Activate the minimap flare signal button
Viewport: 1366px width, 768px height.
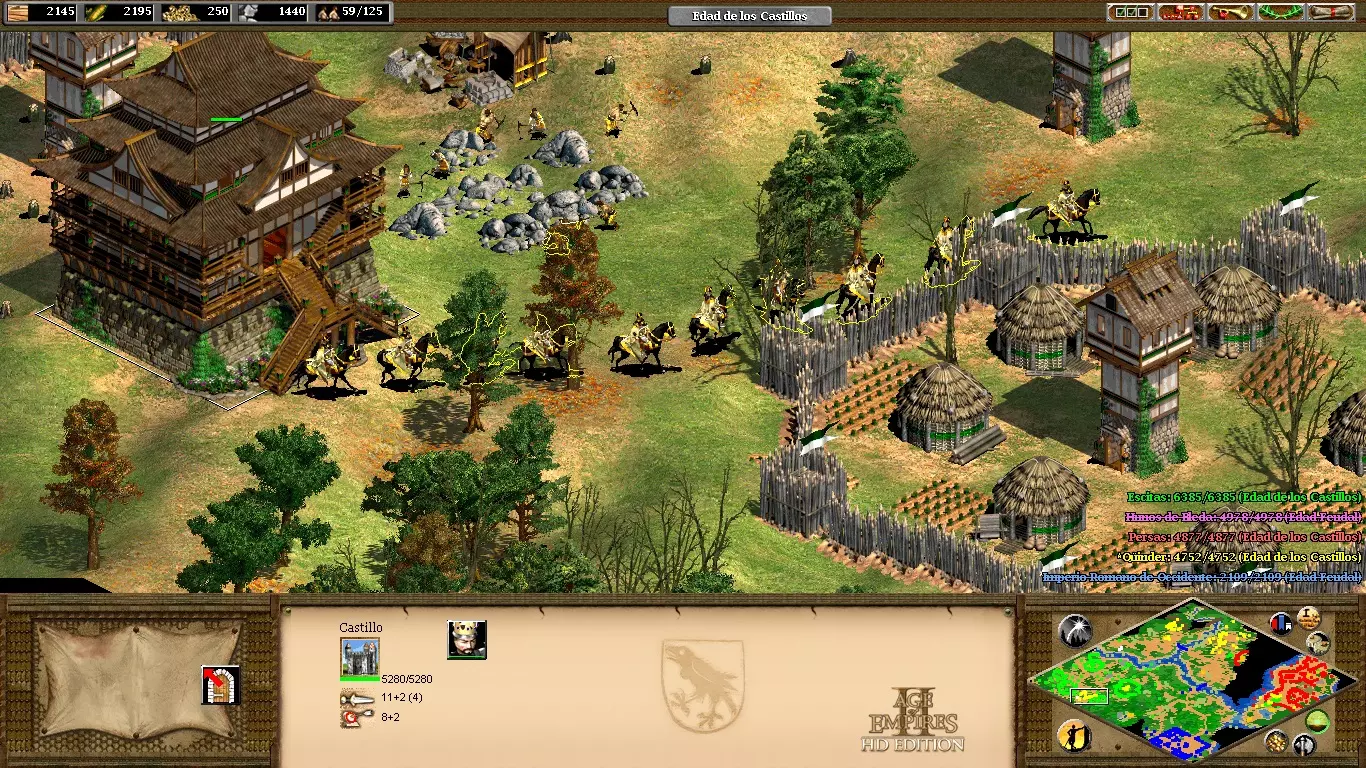coord(1075,630)
